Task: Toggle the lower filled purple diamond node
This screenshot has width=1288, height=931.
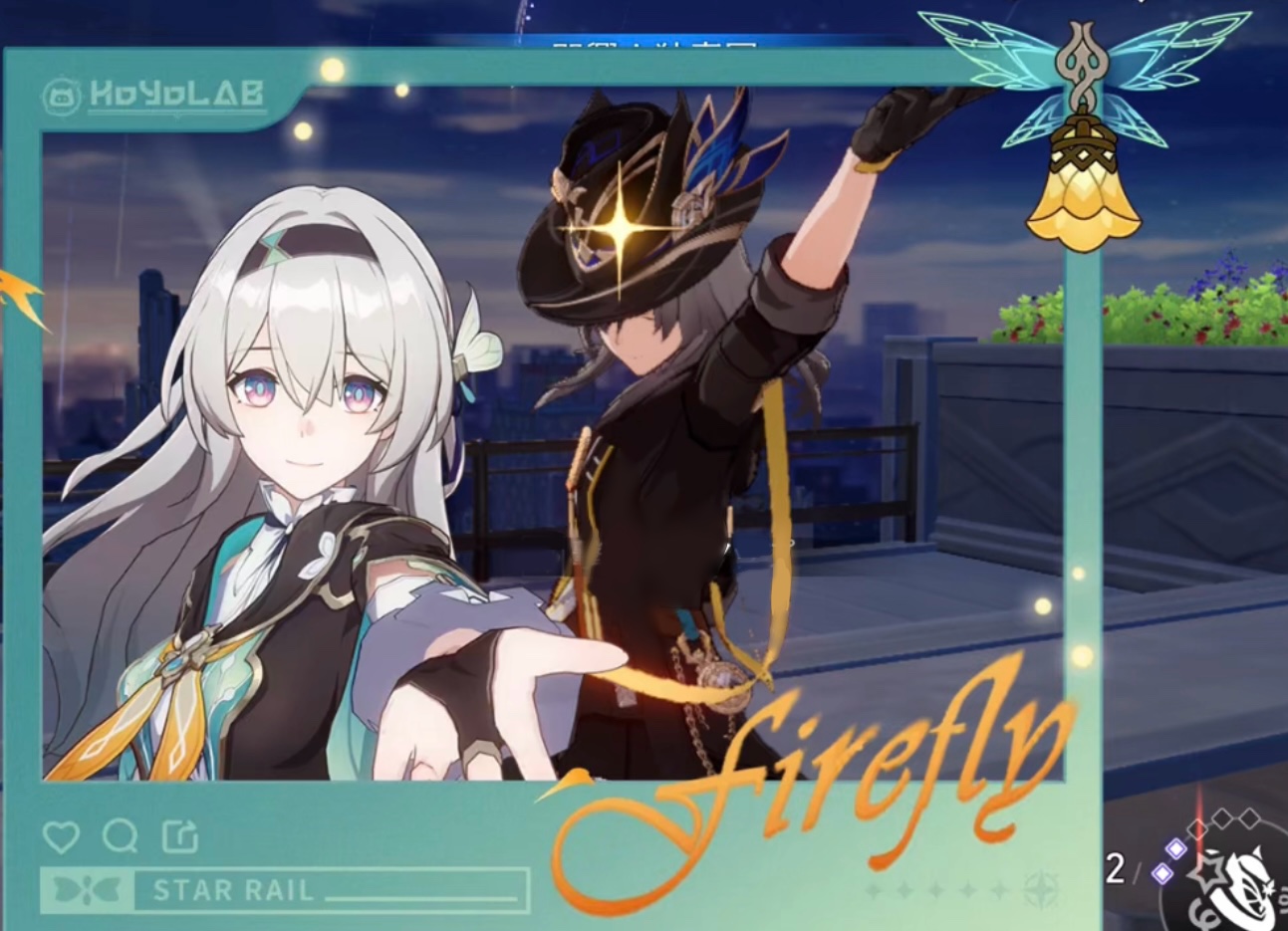Action: click(x=1162, y=874)
